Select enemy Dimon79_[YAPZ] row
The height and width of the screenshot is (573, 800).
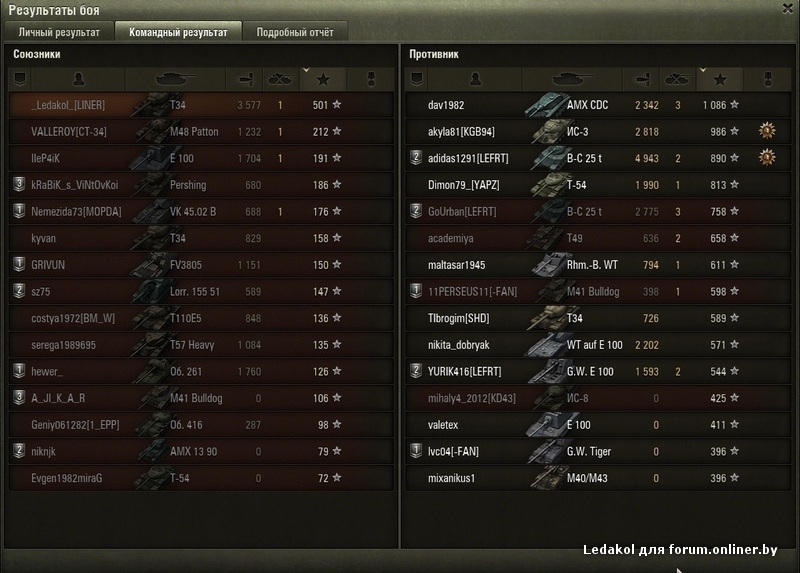point(463,185)
